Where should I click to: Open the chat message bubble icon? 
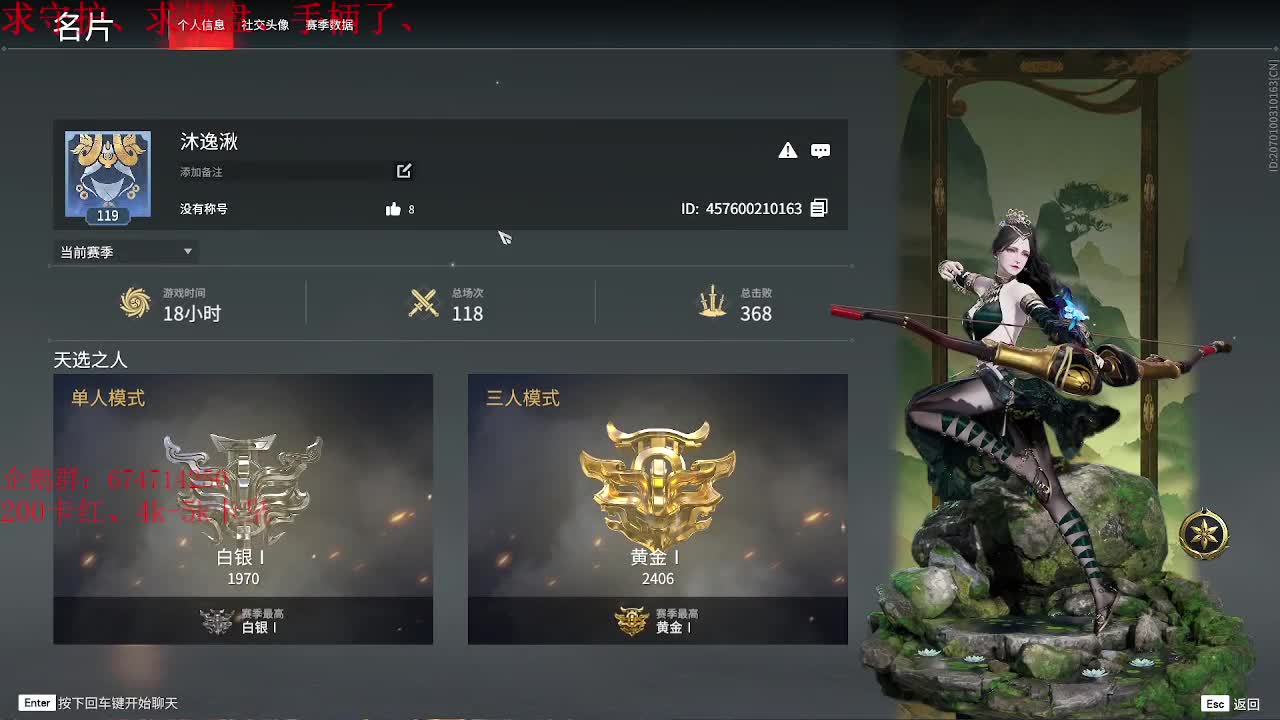click(820, 150)
